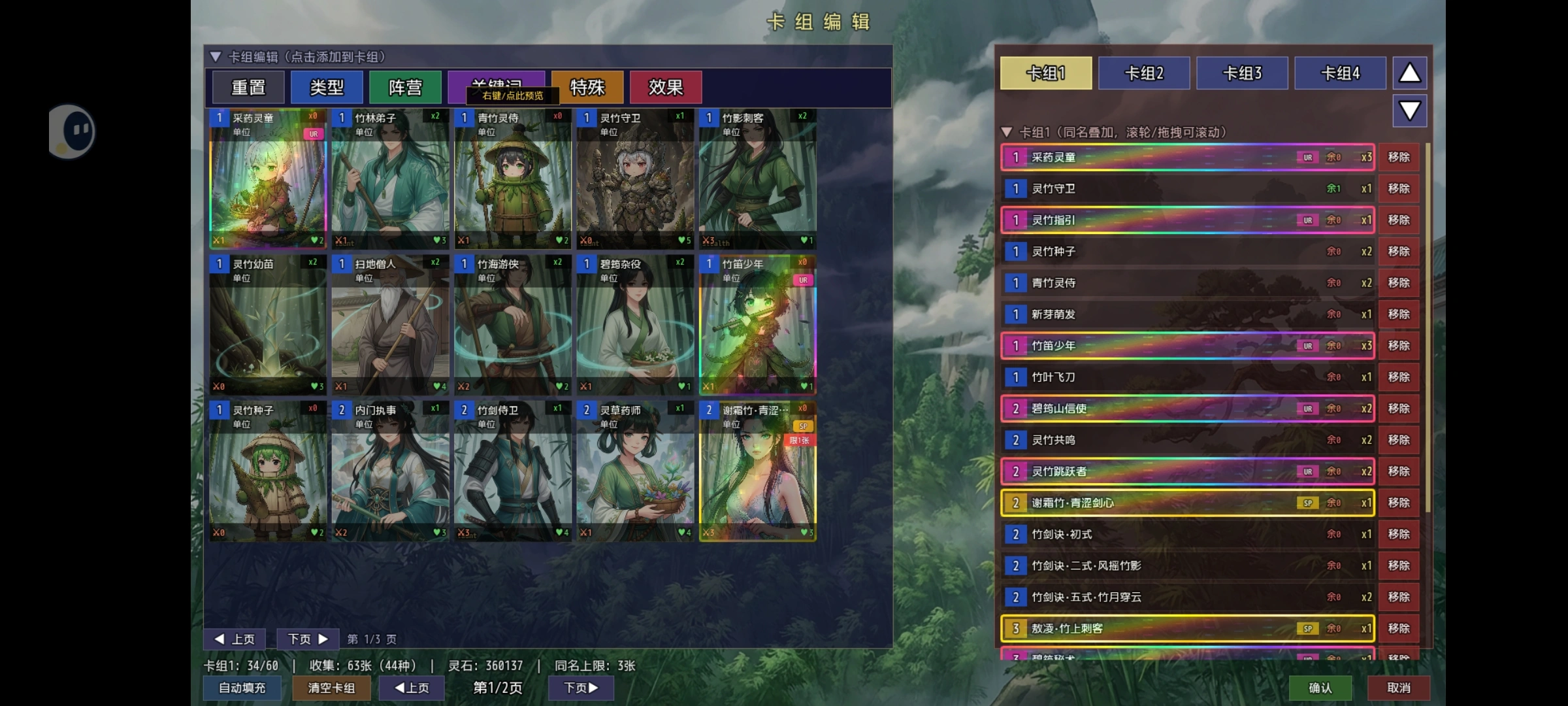Filter cards by 阵营 faction
The image size is (1568, 706).
click(x=405, y=87)
